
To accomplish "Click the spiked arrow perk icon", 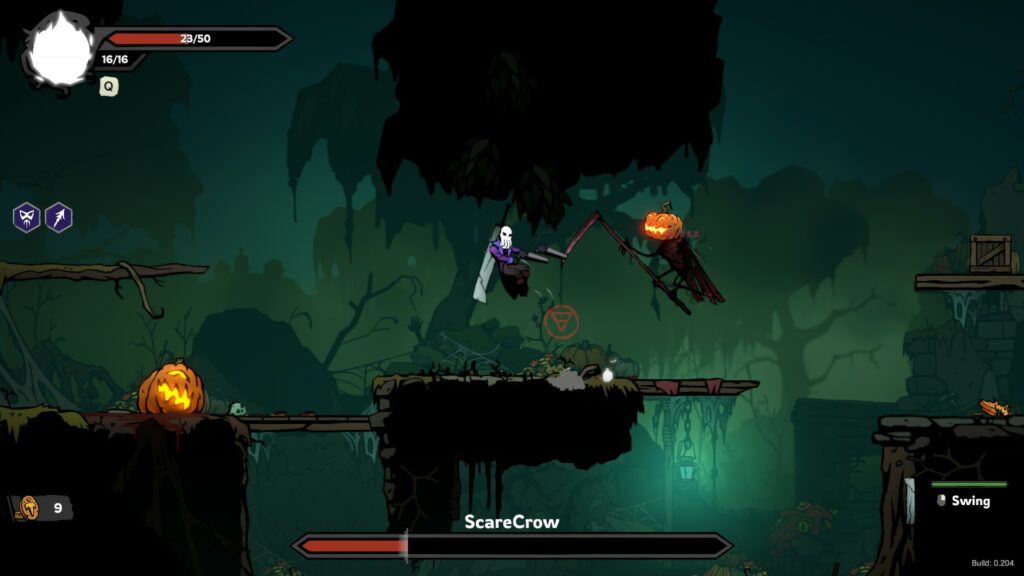I will coord(59,217).
